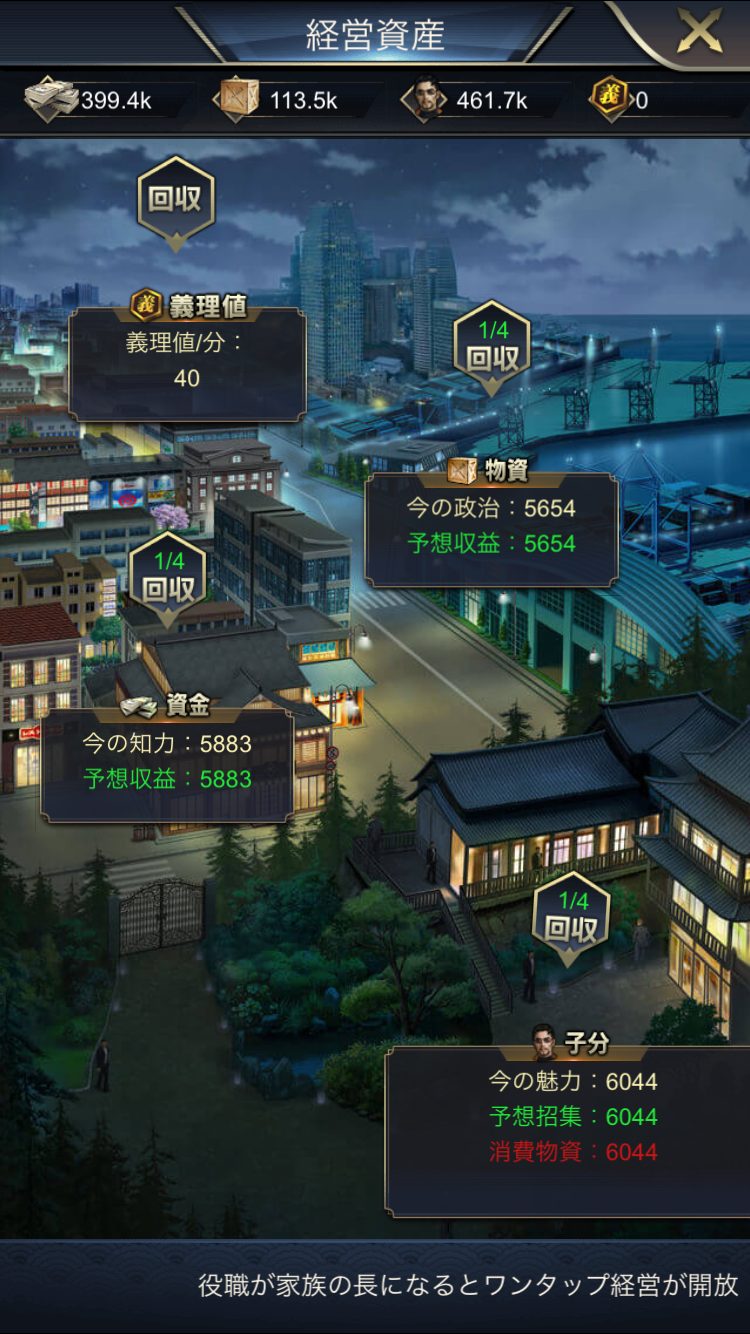The image size is (750, 1334).
Task: Tap the 回収 badge above 物資
Action: click(x=492, y=349)
